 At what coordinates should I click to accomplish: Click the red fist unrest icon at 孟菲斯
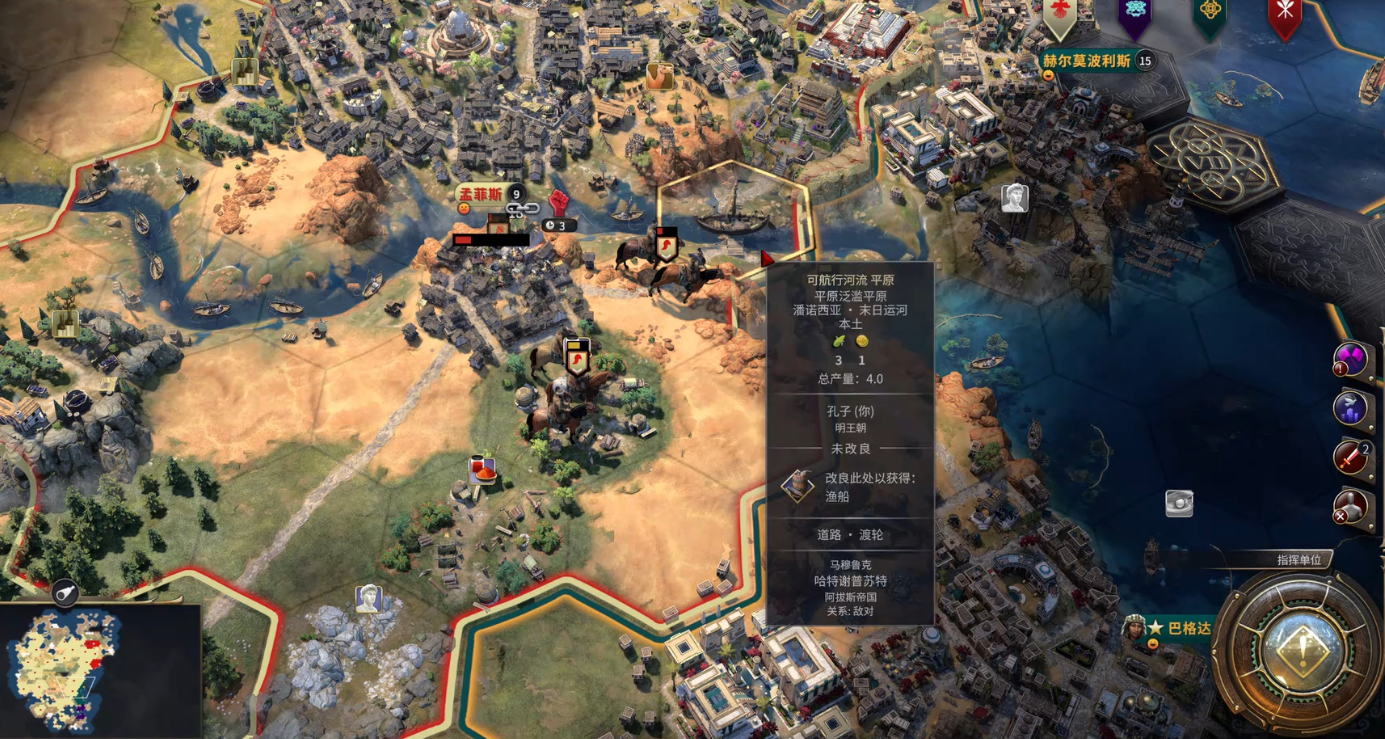(x=558, y=203)
